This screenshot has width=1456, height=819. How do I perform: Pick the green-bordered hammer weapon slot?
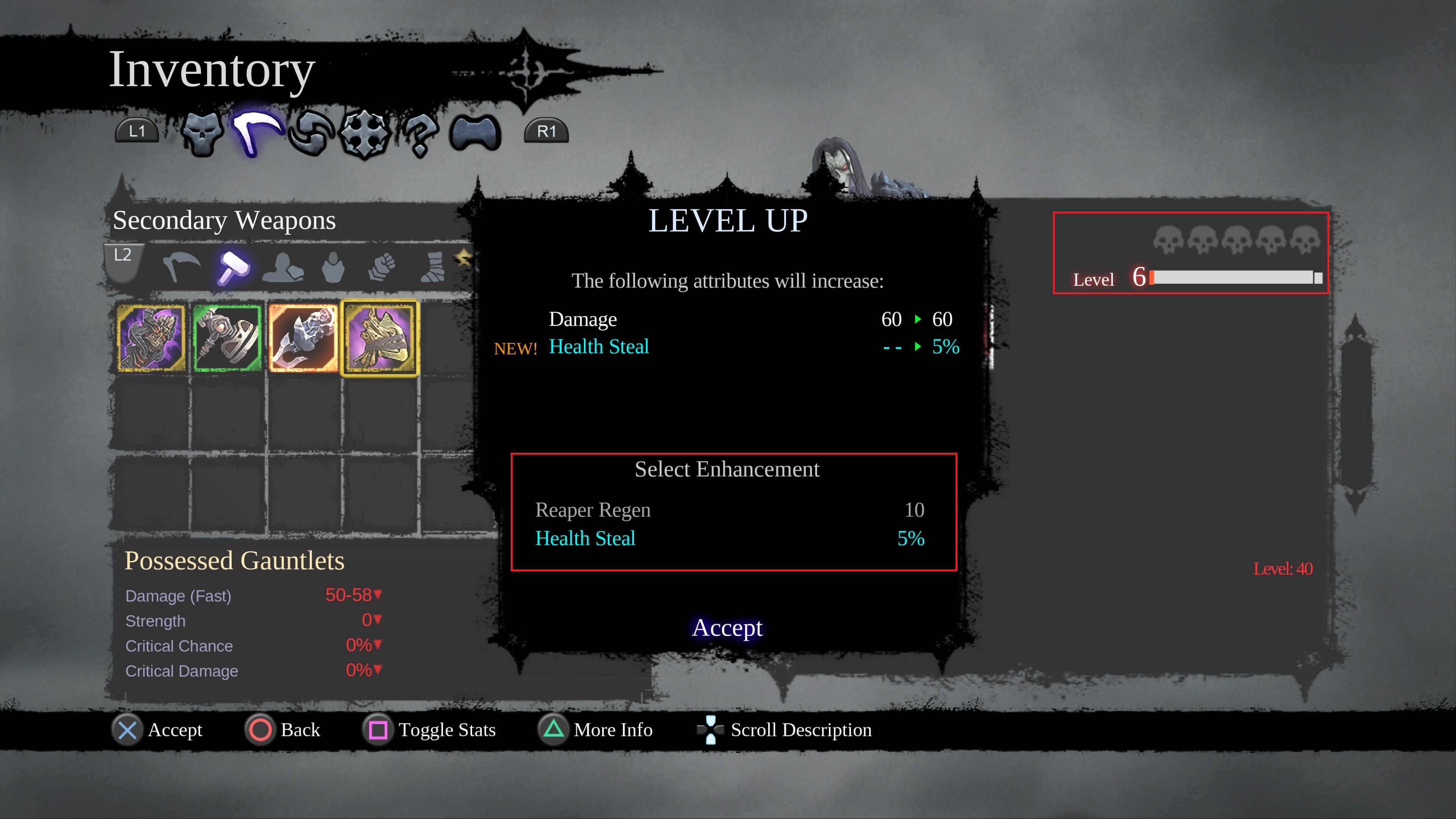tap(227, 338)
